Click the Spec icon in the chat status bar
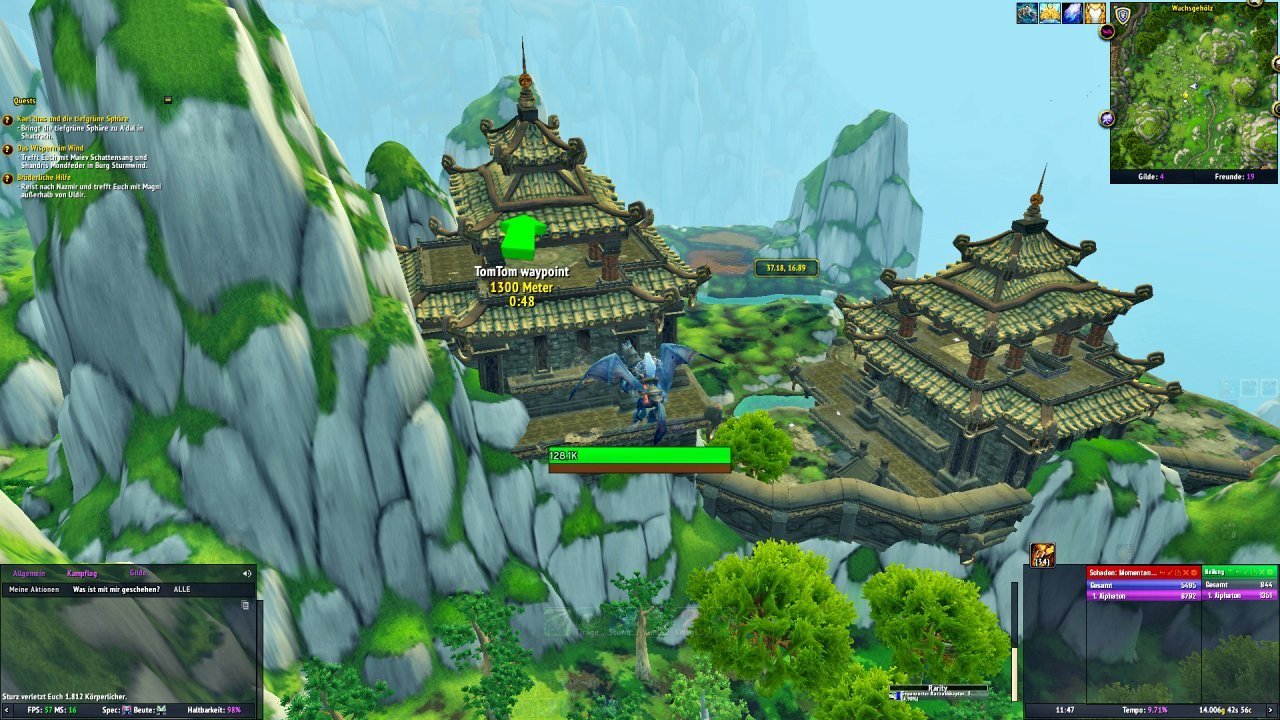This screenshot has height=720, width=1280. (126, 709)
